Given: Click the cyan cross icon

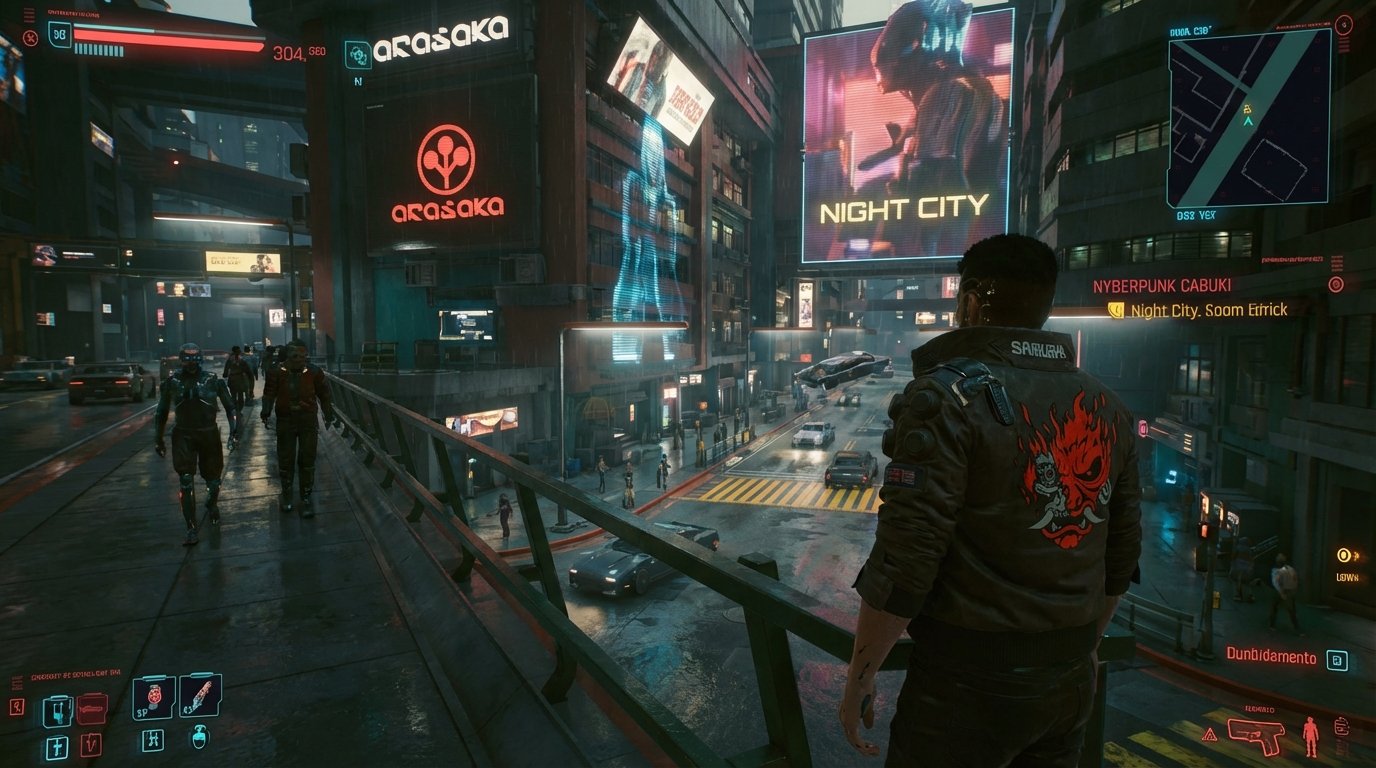Looking at the screenshot, I should point(57,747).
